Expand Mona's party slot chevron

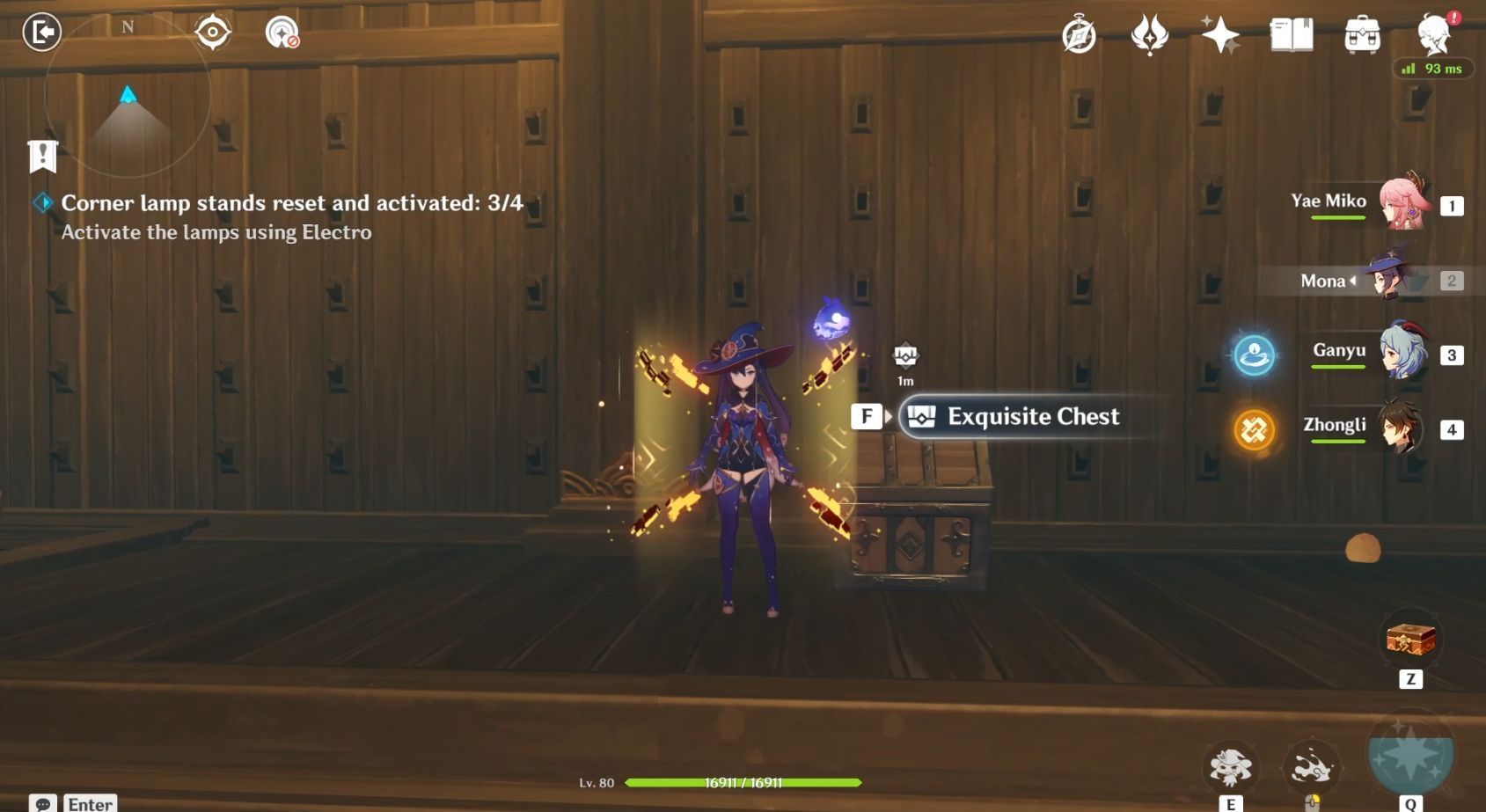[x=1352, y=282]
